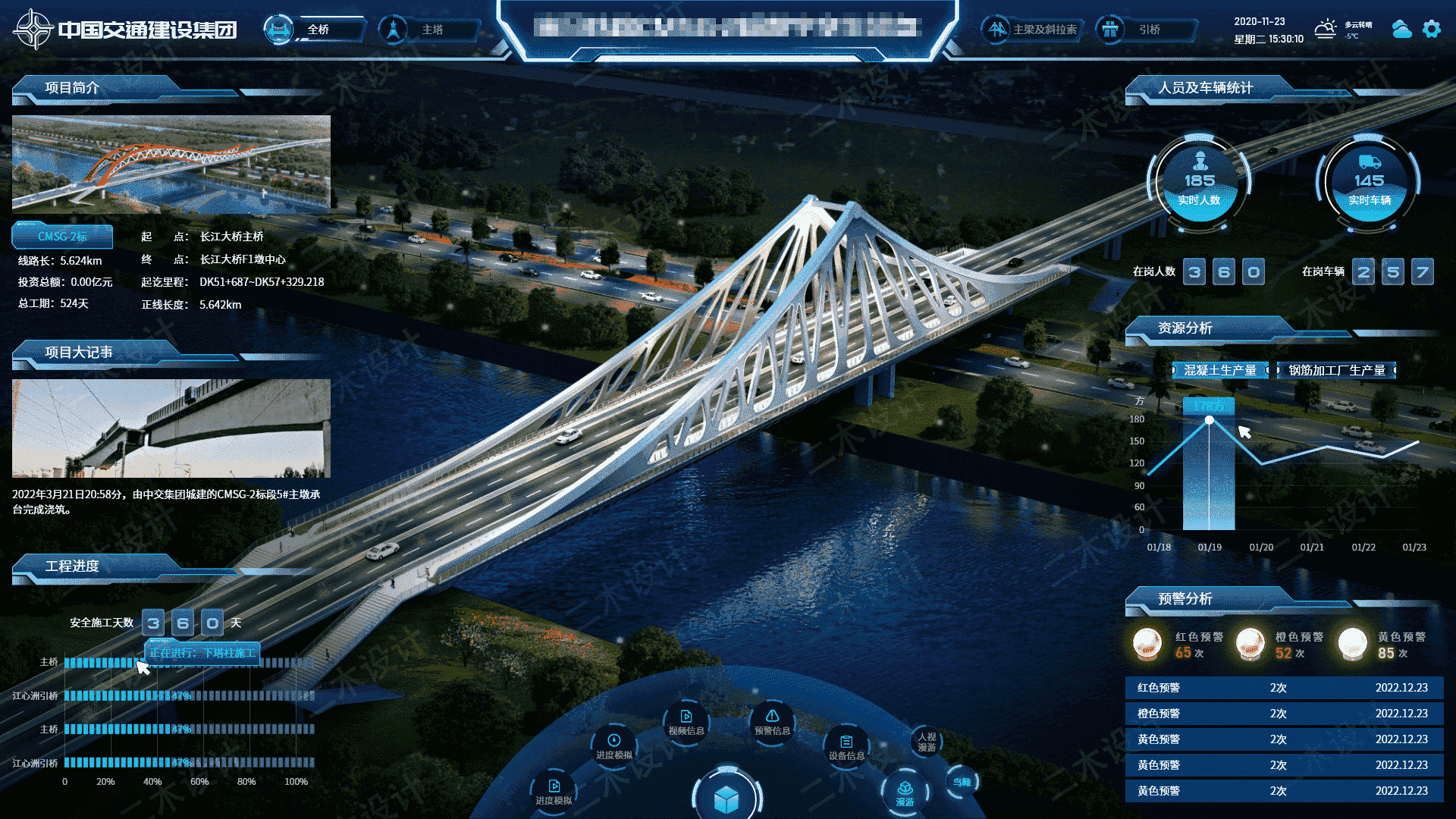This screenshot has height=819, width=1456.
Task: Open 进度模拟 with the gauge icon
Action: [x=614, y=746]
